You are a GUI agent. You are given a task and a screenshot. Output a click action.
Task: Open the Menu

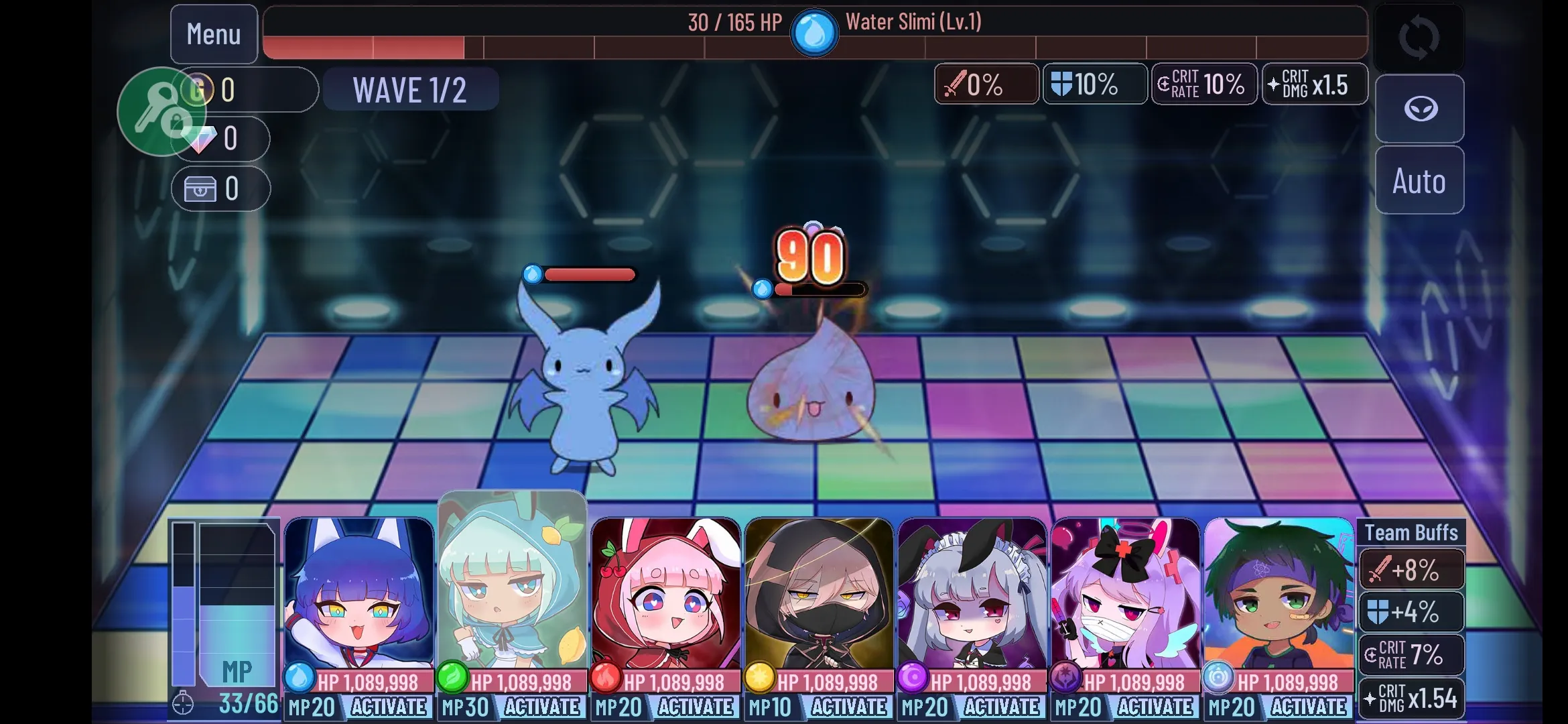click(x=213, y=34)
